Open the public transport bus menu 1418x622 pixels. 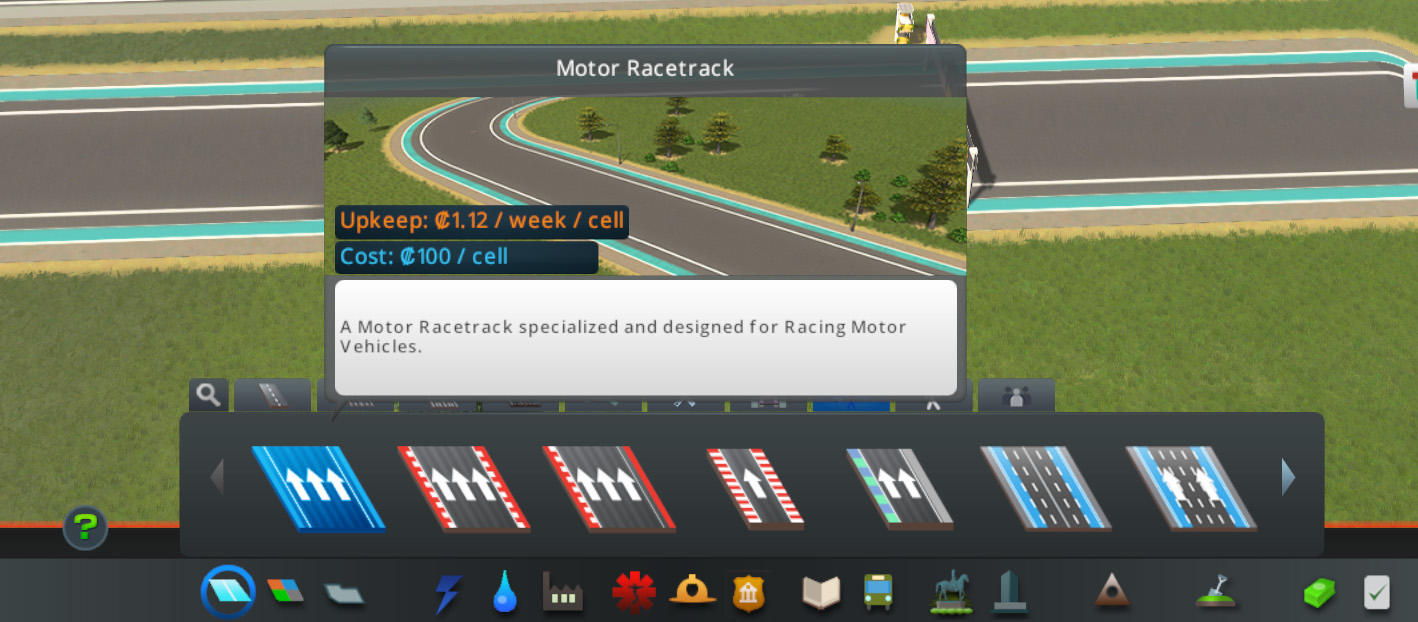click(x=878, y=592)
